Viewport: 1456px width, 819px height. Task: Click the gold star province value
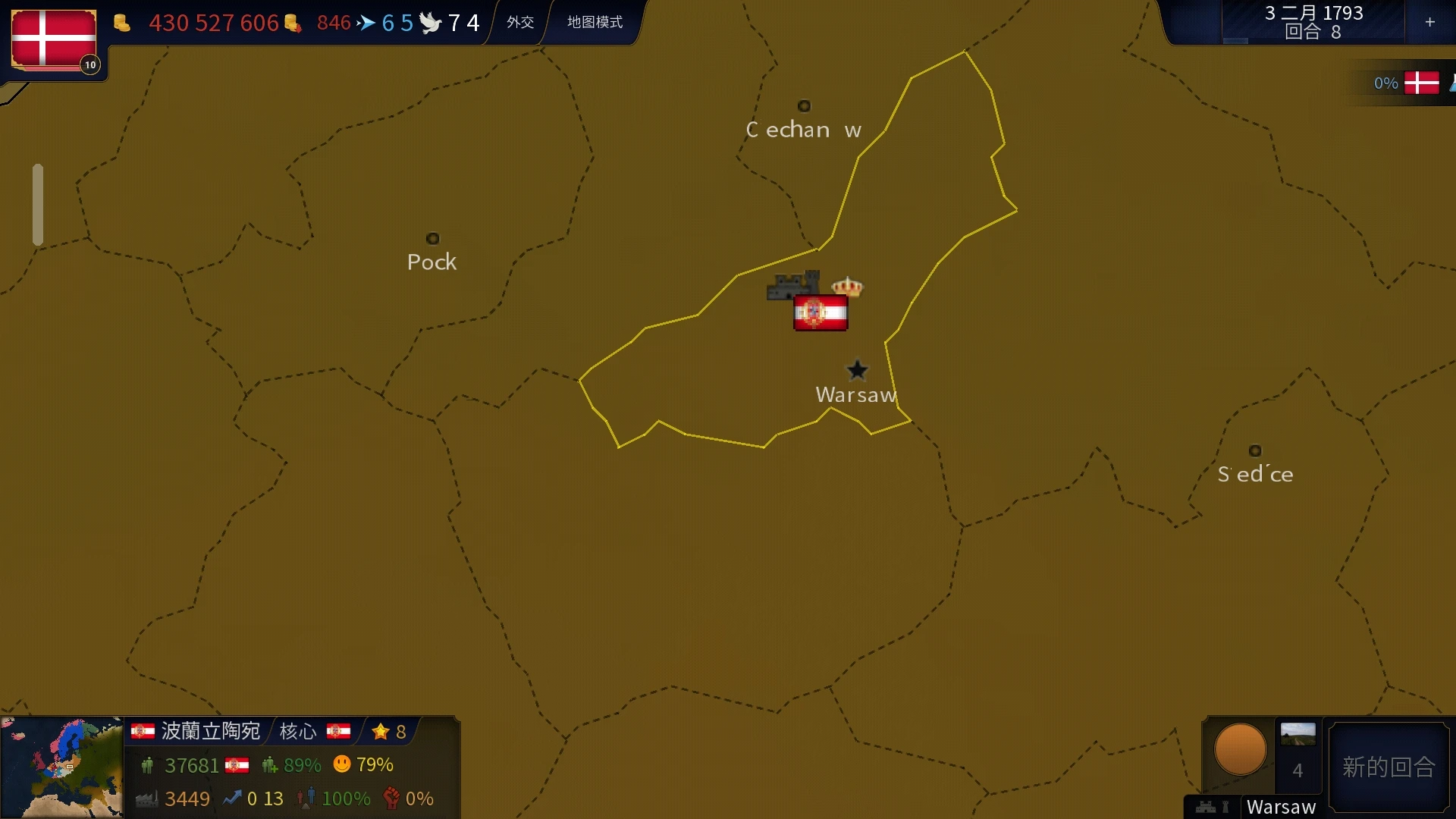click(x=389, y=731)
